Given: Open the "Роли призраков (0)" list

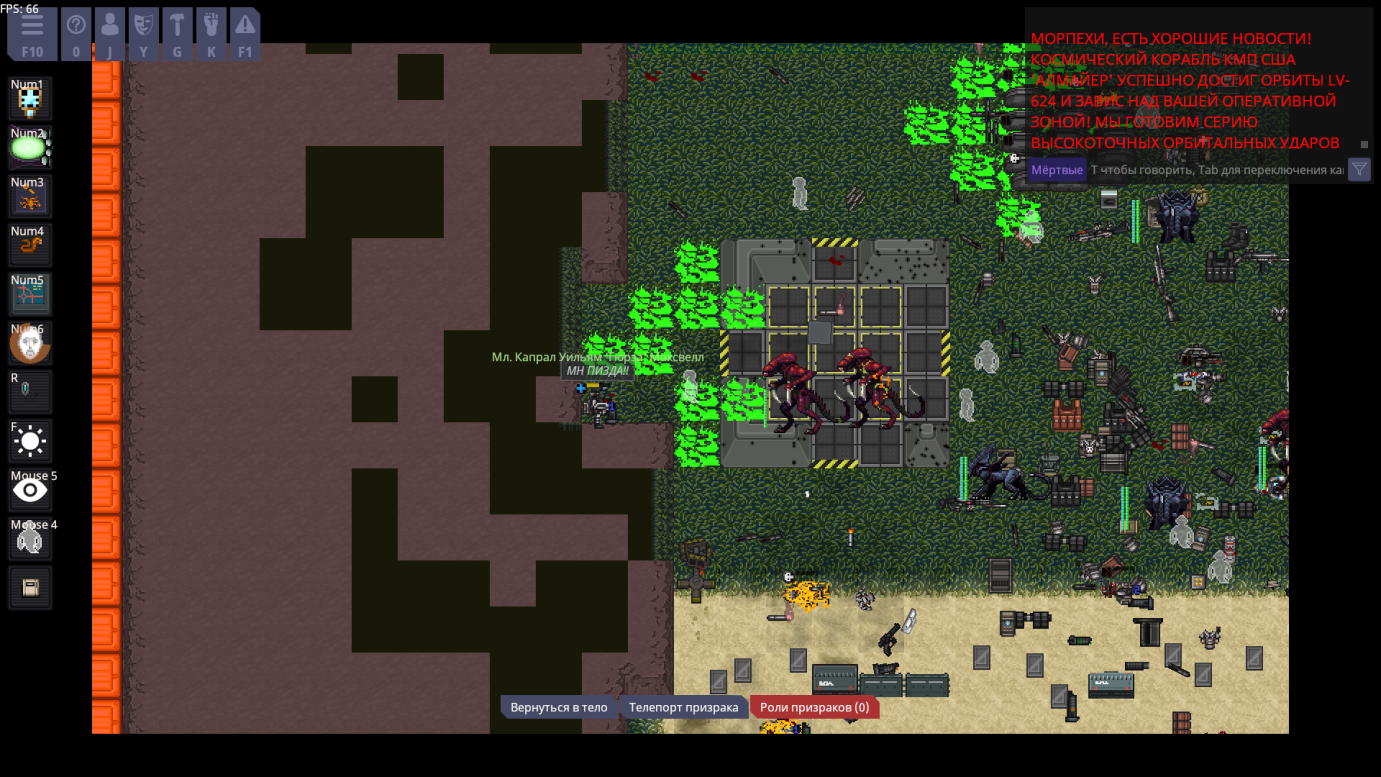Looking at the screenshot, I should coord(813,707).
